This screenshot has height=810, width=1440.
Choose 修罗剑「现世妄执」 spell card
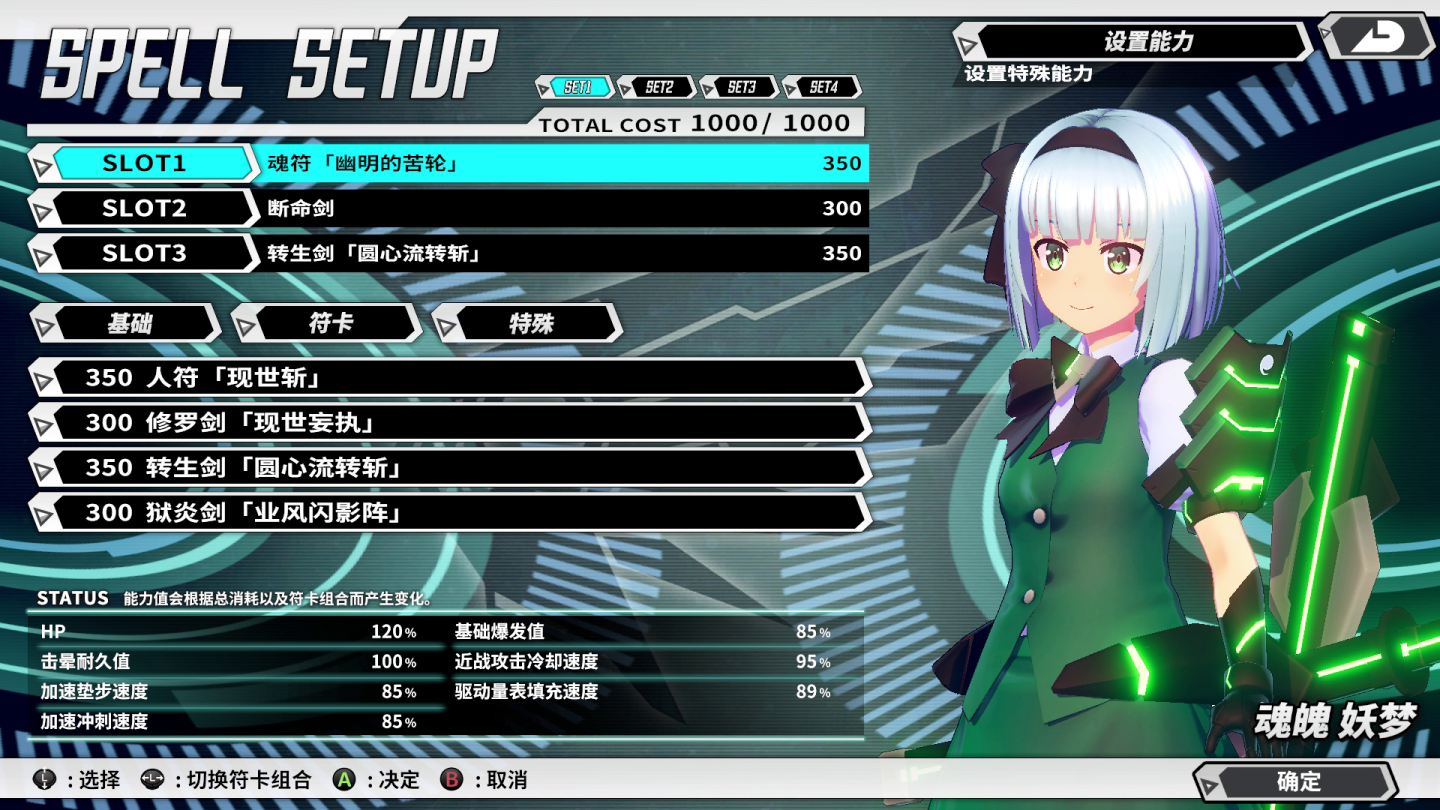click(x=450, y=423)
